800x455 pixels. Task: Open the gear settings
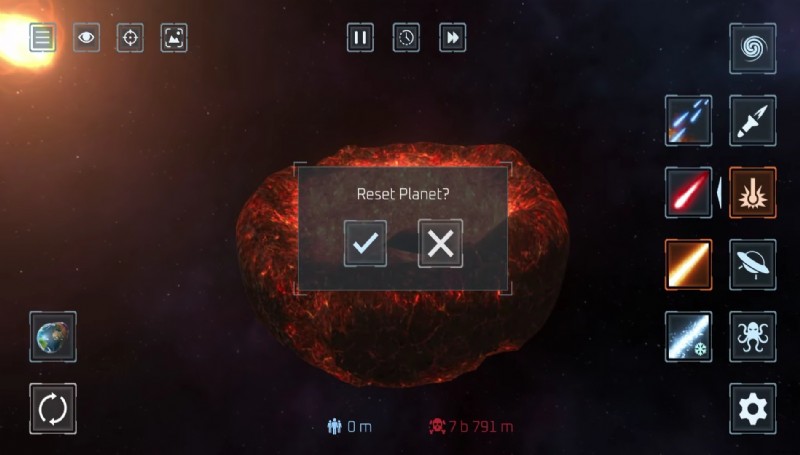coord(752,408)
